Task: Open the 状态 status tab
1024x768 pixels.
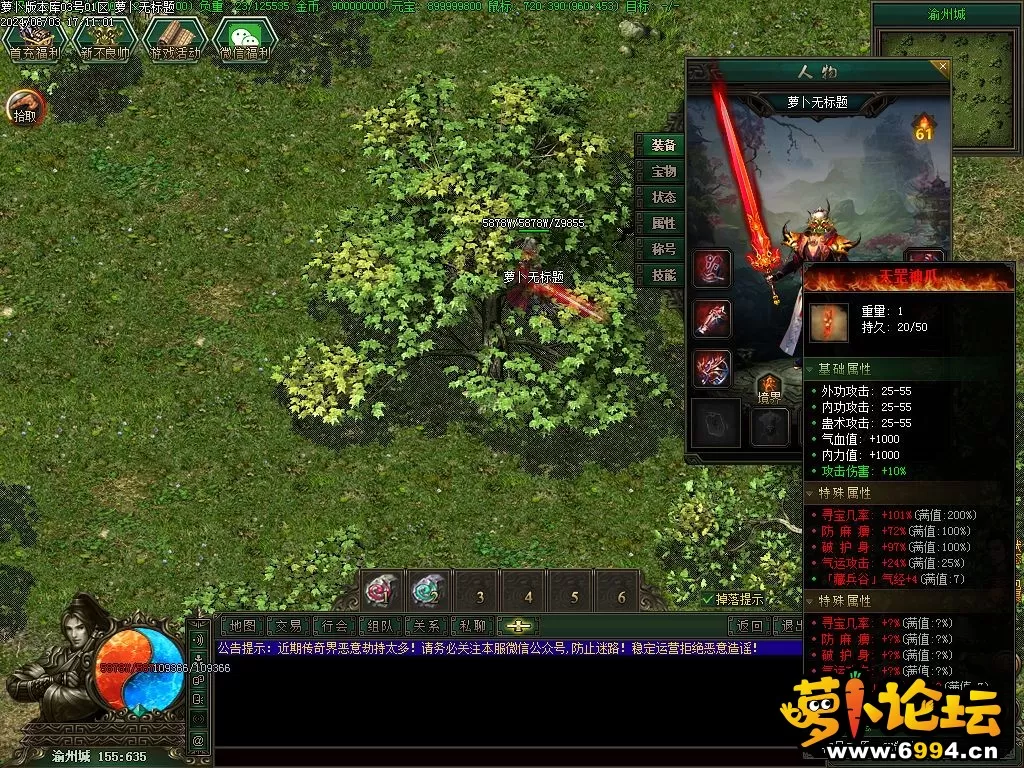Action: coord(663,198)
